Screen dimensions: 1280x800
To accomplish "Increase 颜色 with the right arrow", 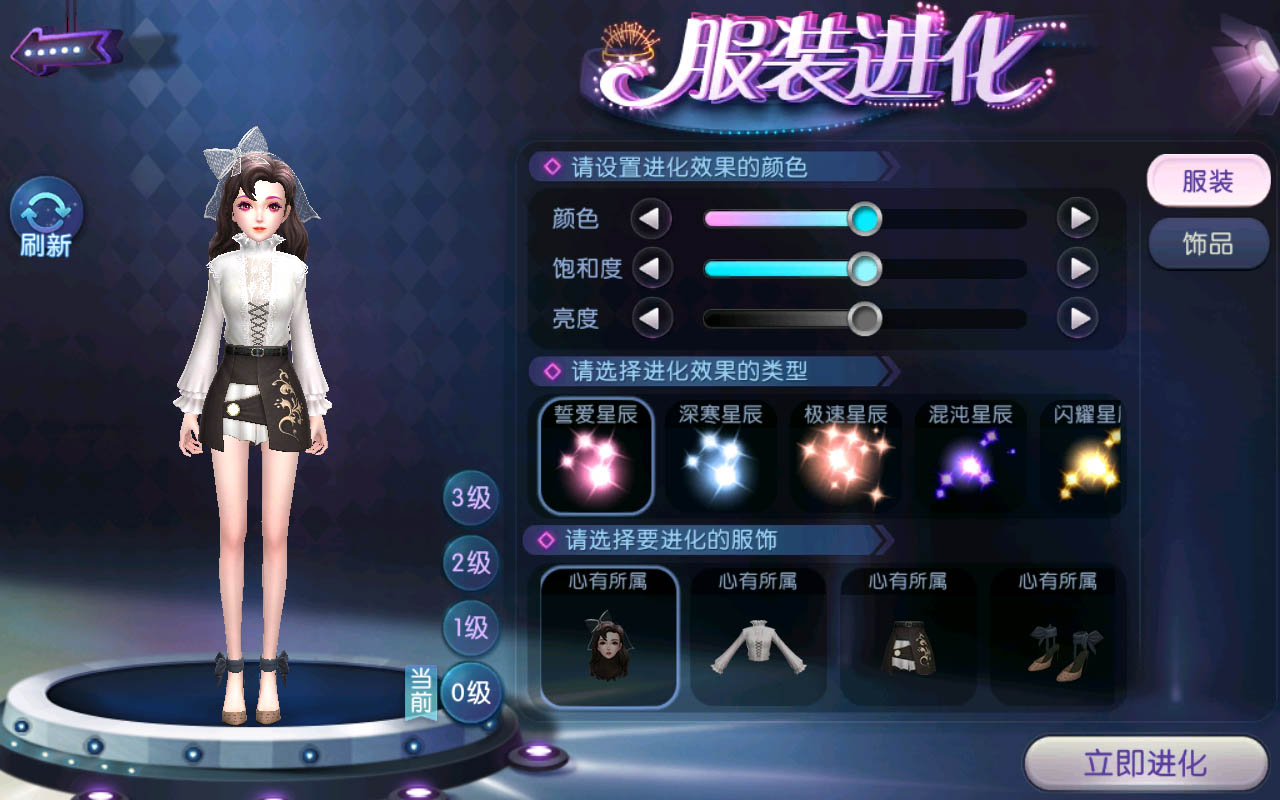I will pos(1078,218).
